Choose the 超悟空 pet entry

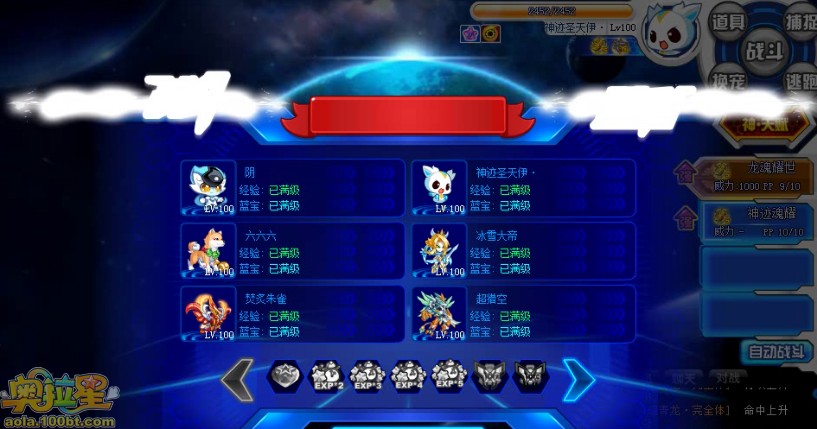coord(523,313)
